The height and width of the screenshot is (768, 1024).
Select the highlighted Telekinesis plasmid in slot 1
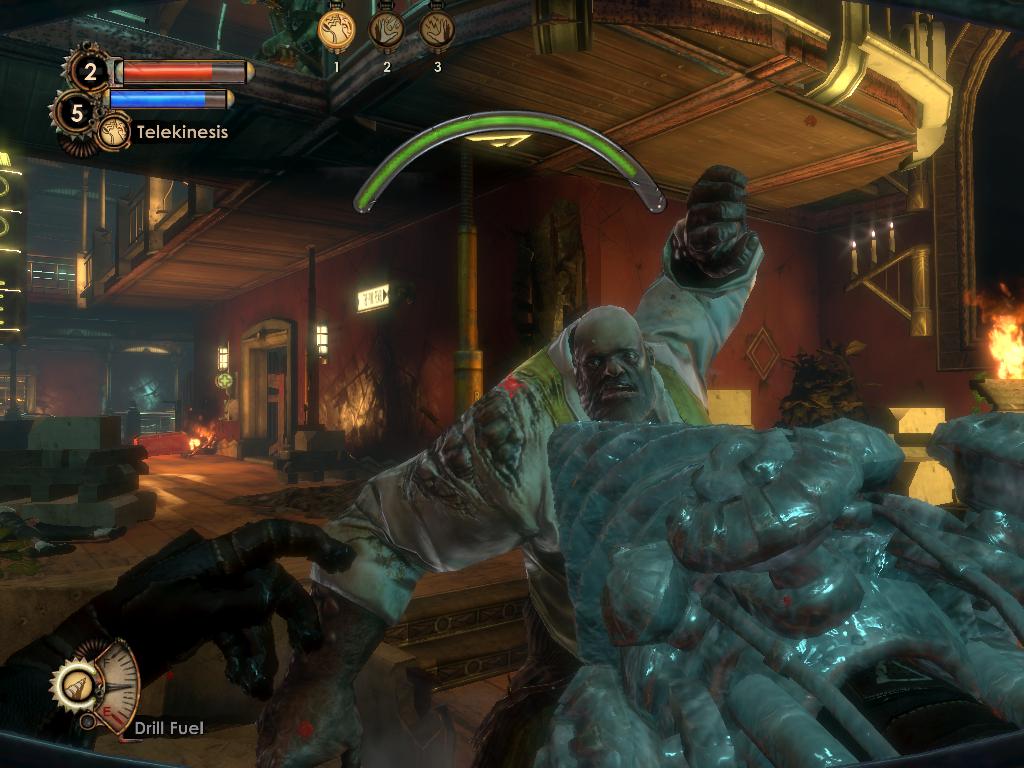[337, 30]
